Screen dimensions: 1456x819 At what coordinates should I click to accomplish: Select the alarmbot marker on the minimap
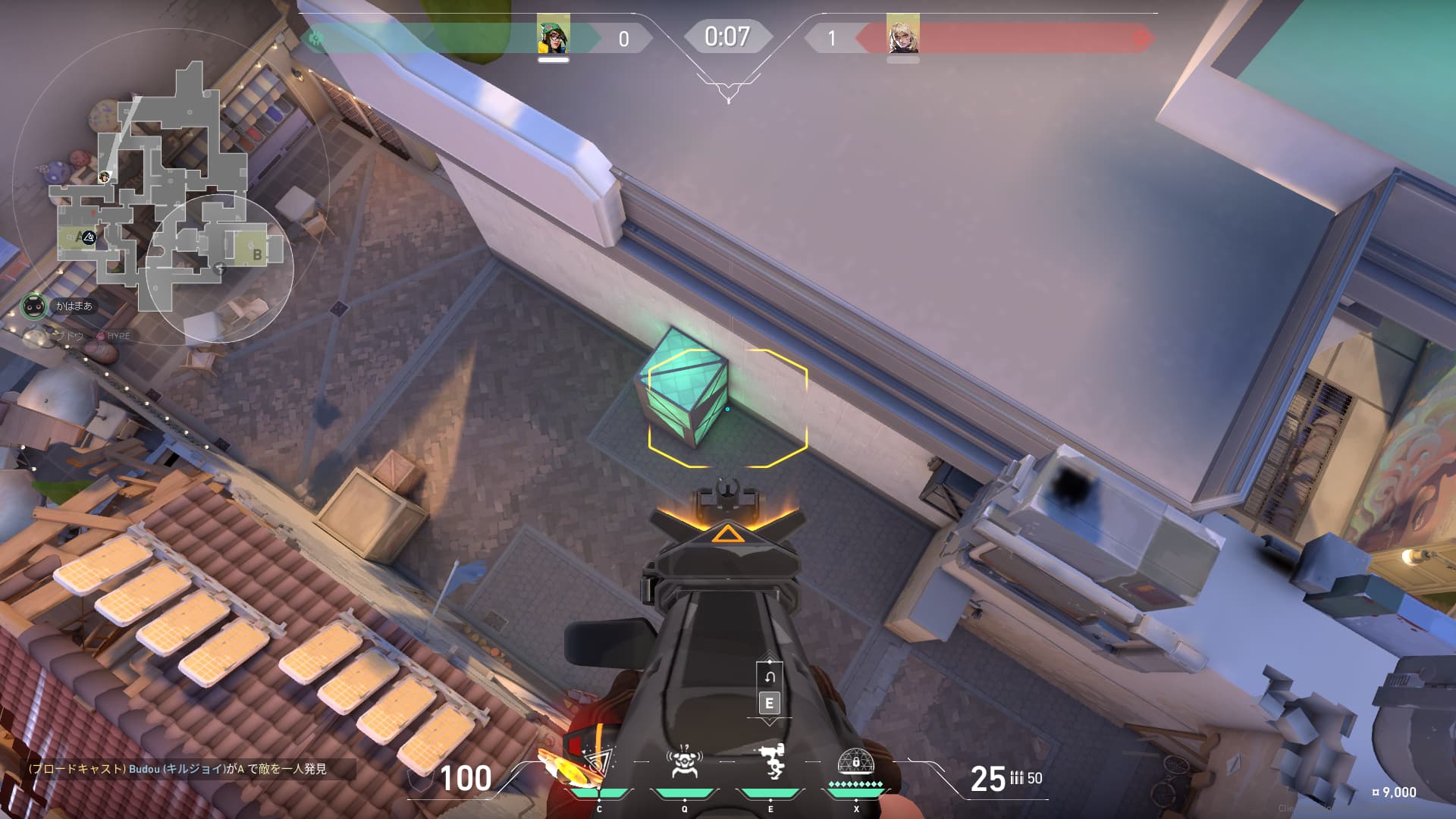(x=89, y=237)
